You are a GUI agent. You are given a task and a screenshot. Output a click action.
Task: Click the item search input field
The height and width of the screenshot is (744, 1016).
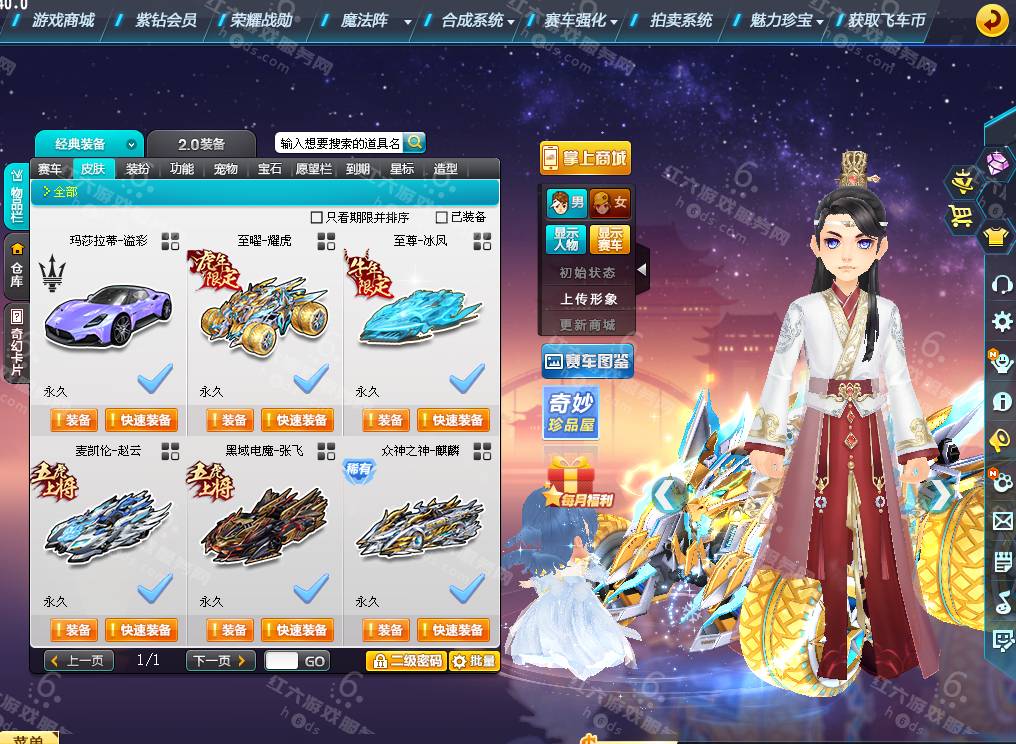pos(339,143)
